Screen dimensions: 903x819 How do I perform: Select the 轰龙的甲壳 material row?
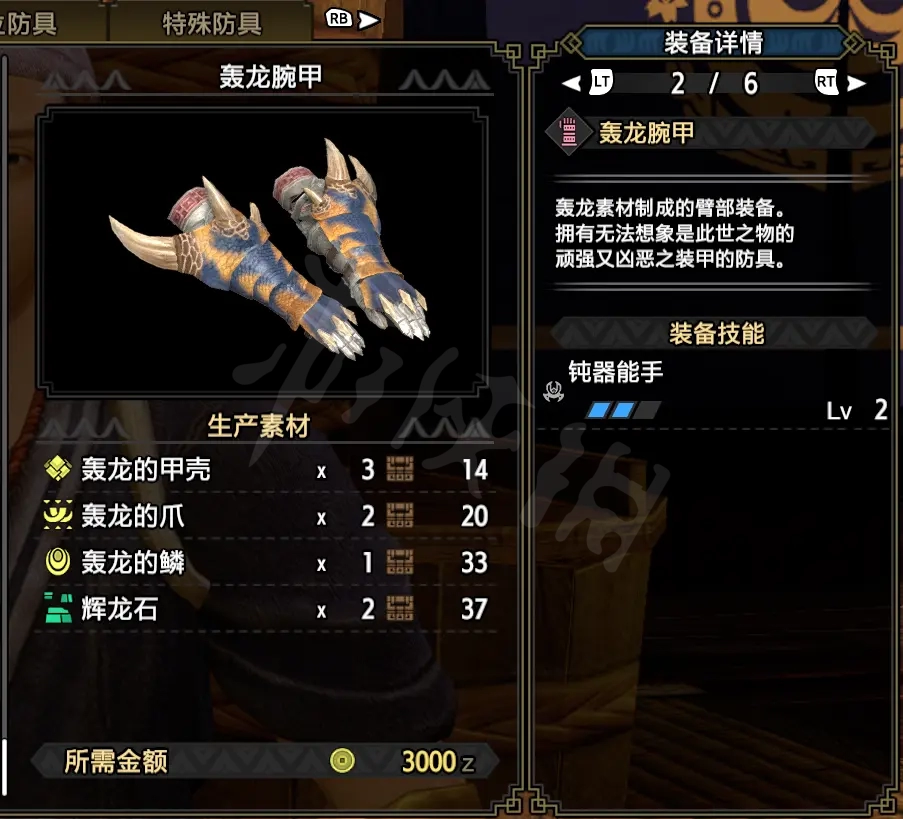pos(265,469)
